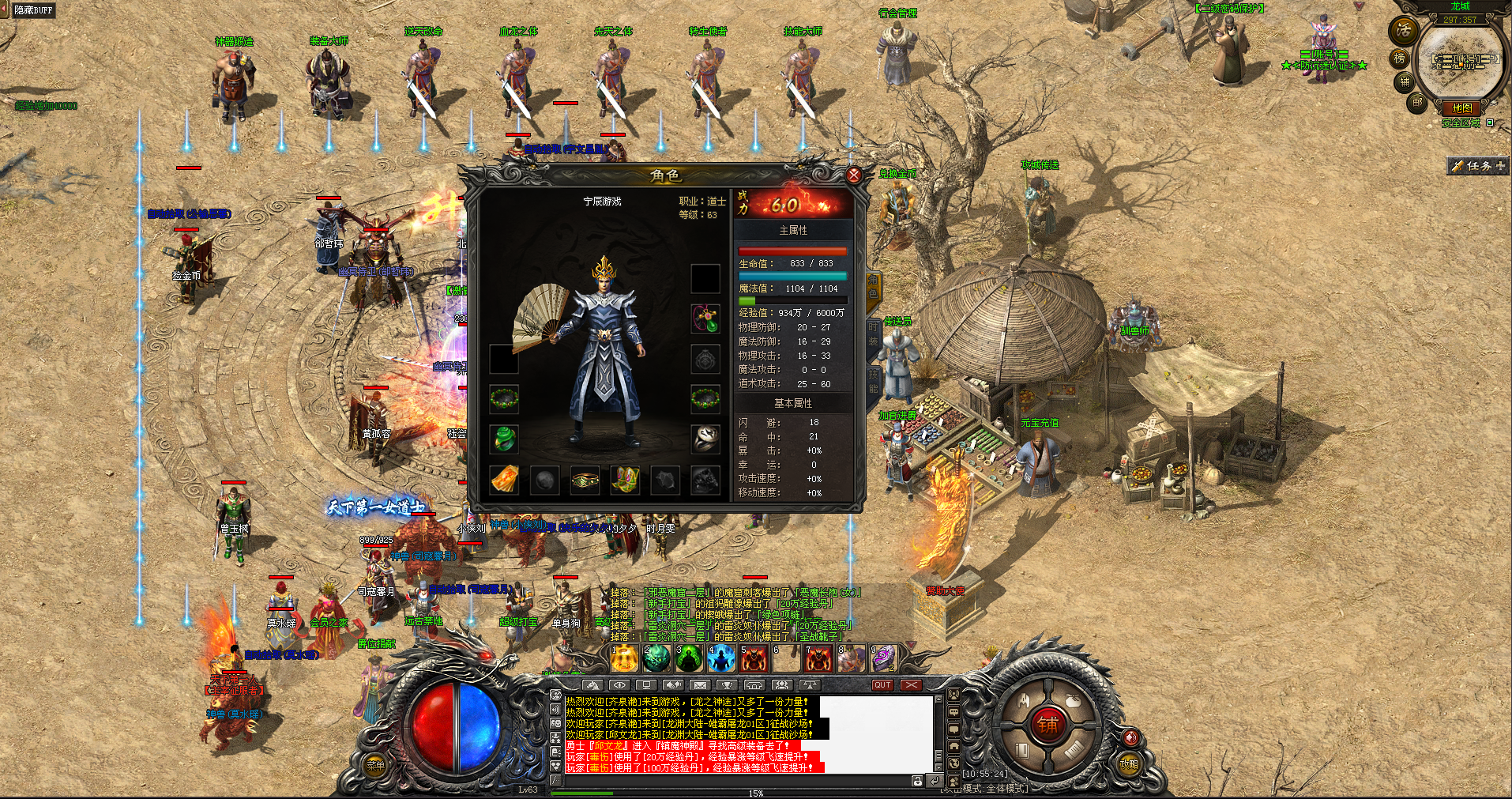Activate hotbar skill slot 1 golden skill
This screenshot has width=1512, height=799.
(624, 658)
